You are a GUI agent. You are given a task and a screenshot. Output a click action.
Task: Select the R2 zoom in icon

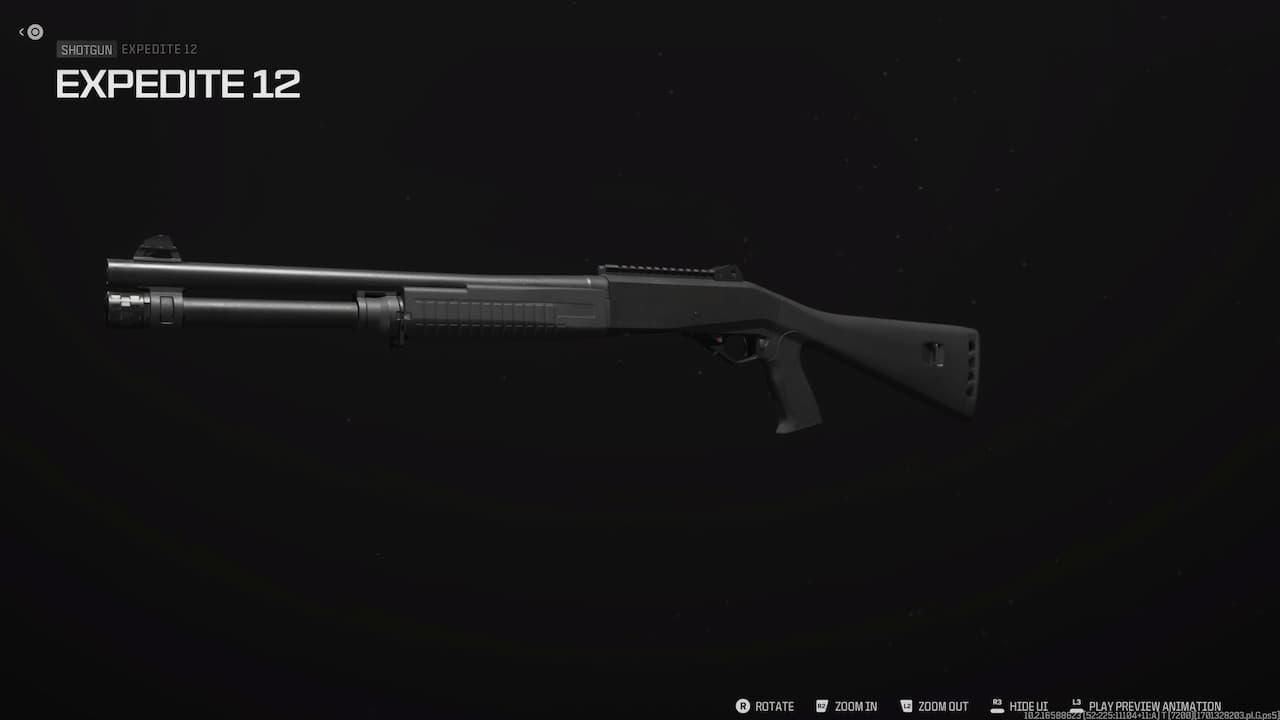(x=820, y=706)
